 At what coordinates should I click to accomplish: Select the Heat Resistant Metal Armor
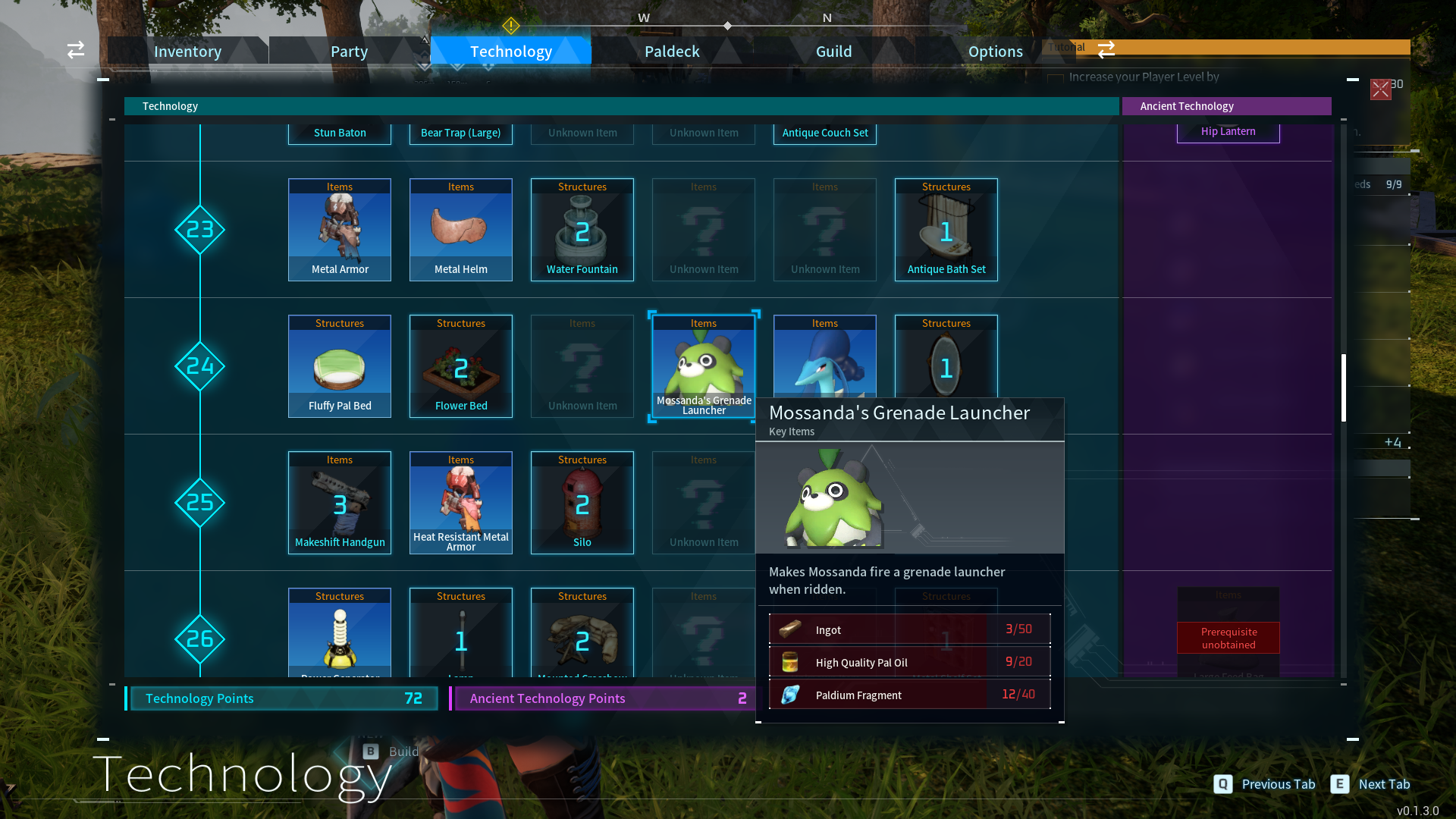click(460, 502)
